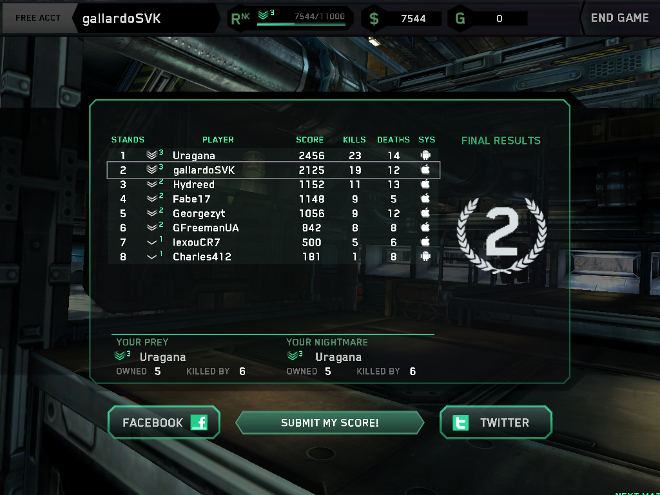Select GFreemanUA in the standings

point(272,228)
